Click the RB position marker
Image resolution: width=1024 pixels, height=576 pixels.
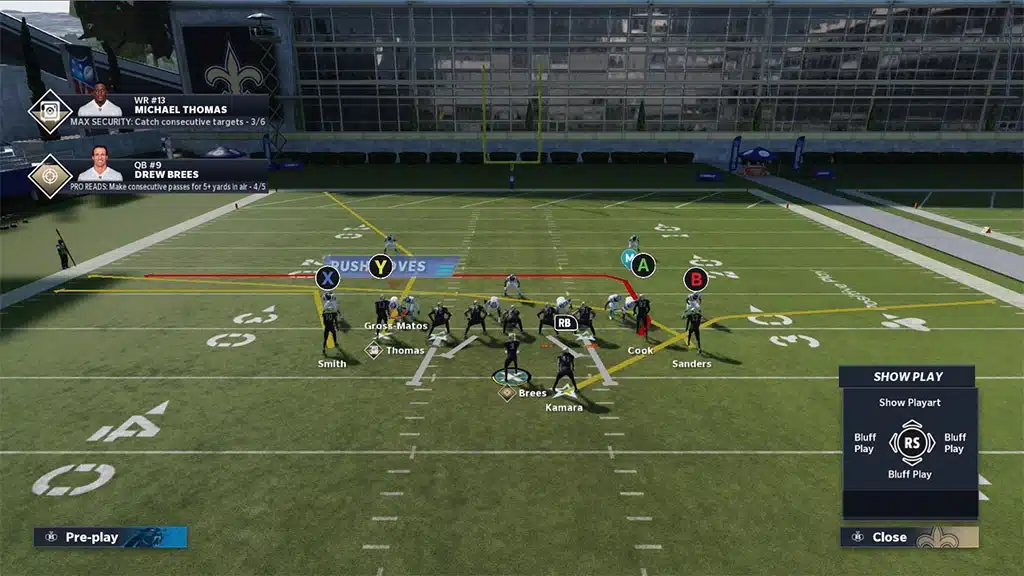pos(565,323)
